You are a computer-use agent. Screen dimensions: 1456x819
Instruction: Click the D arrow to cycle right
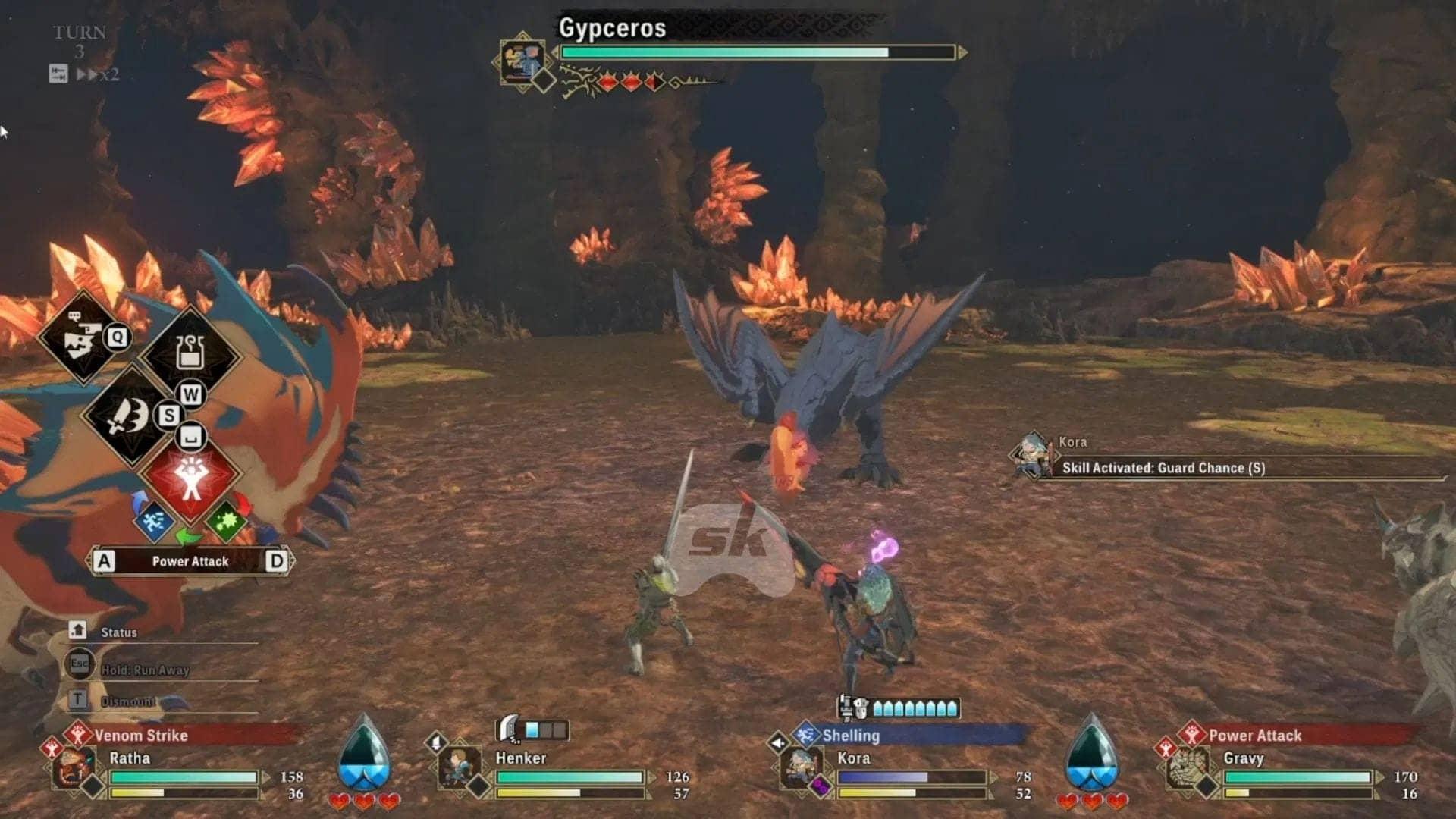(278, 561)
